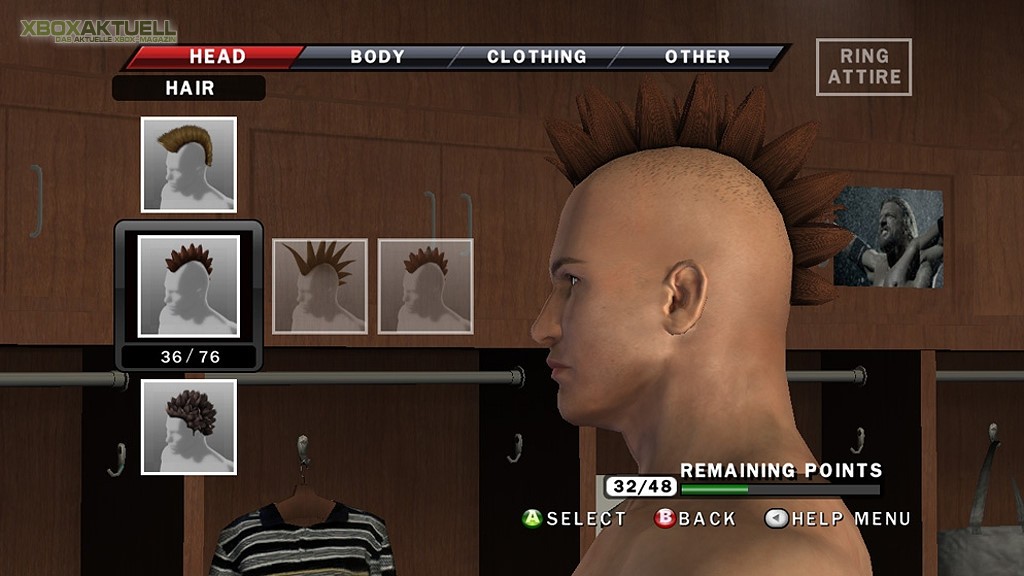Choose the curly dark mohawk thumbnail

coord(189,427)
